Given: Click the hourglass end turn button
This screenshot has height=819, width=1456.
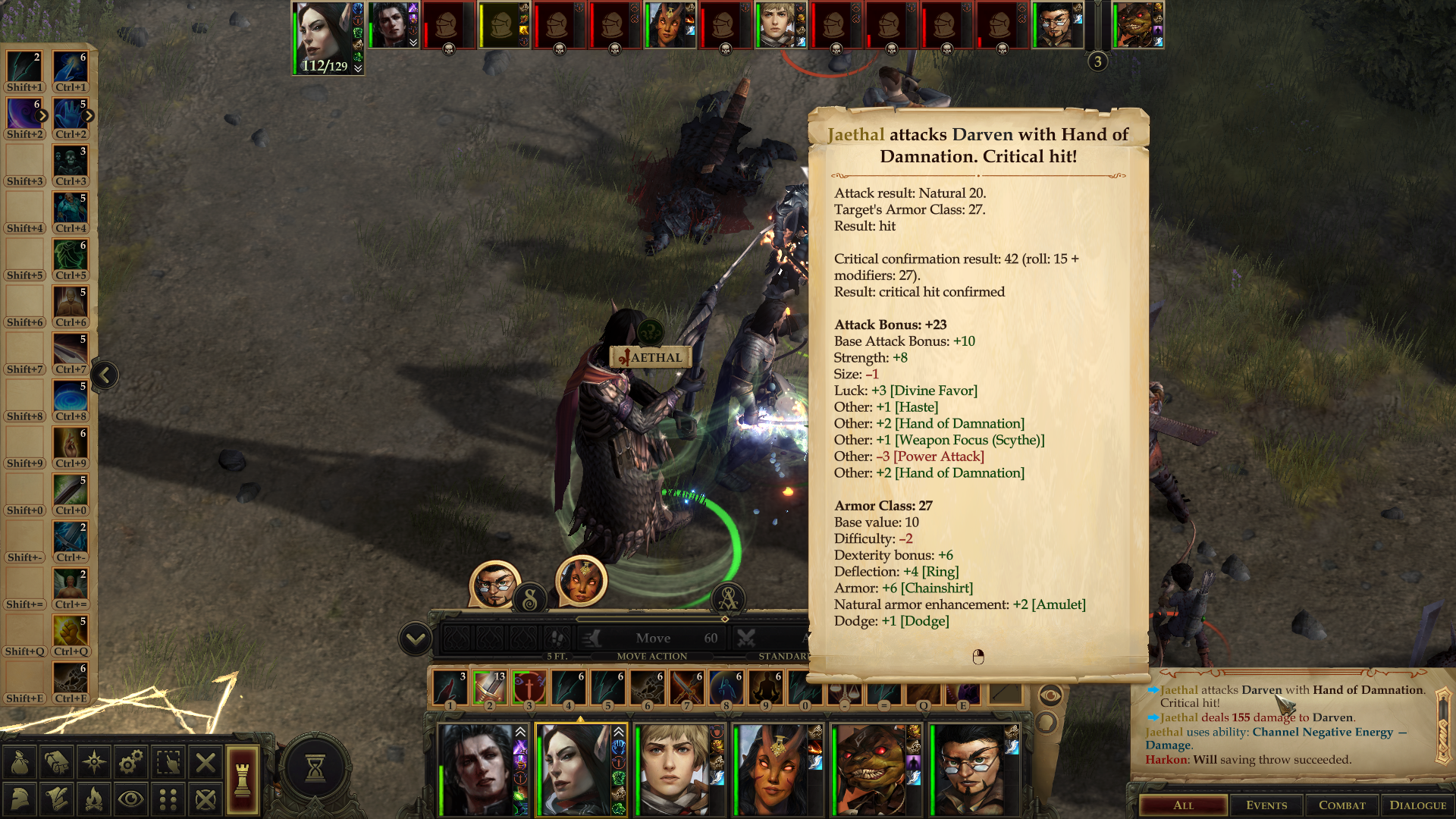Looking at the screenshot, I should pos(315,768).
